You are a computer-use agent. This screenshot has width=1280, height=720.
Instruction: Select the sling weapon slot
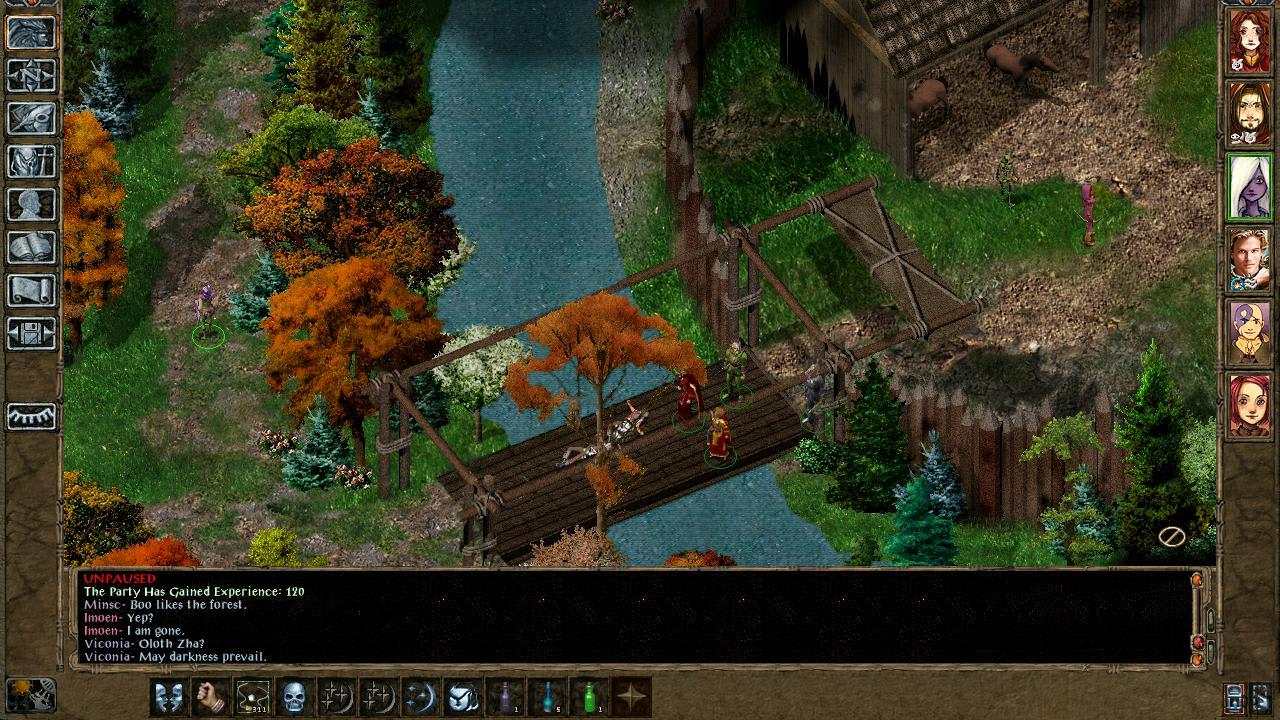253,696
